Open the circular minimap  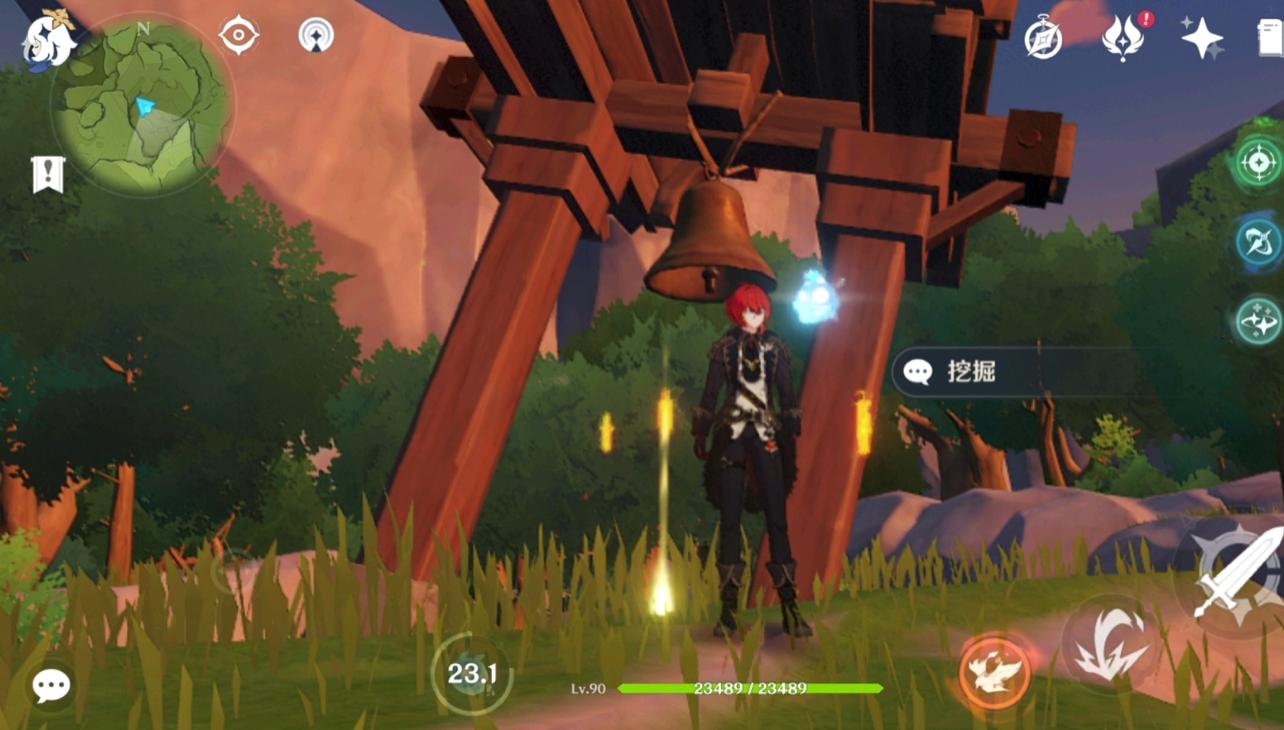coord(143,107)
